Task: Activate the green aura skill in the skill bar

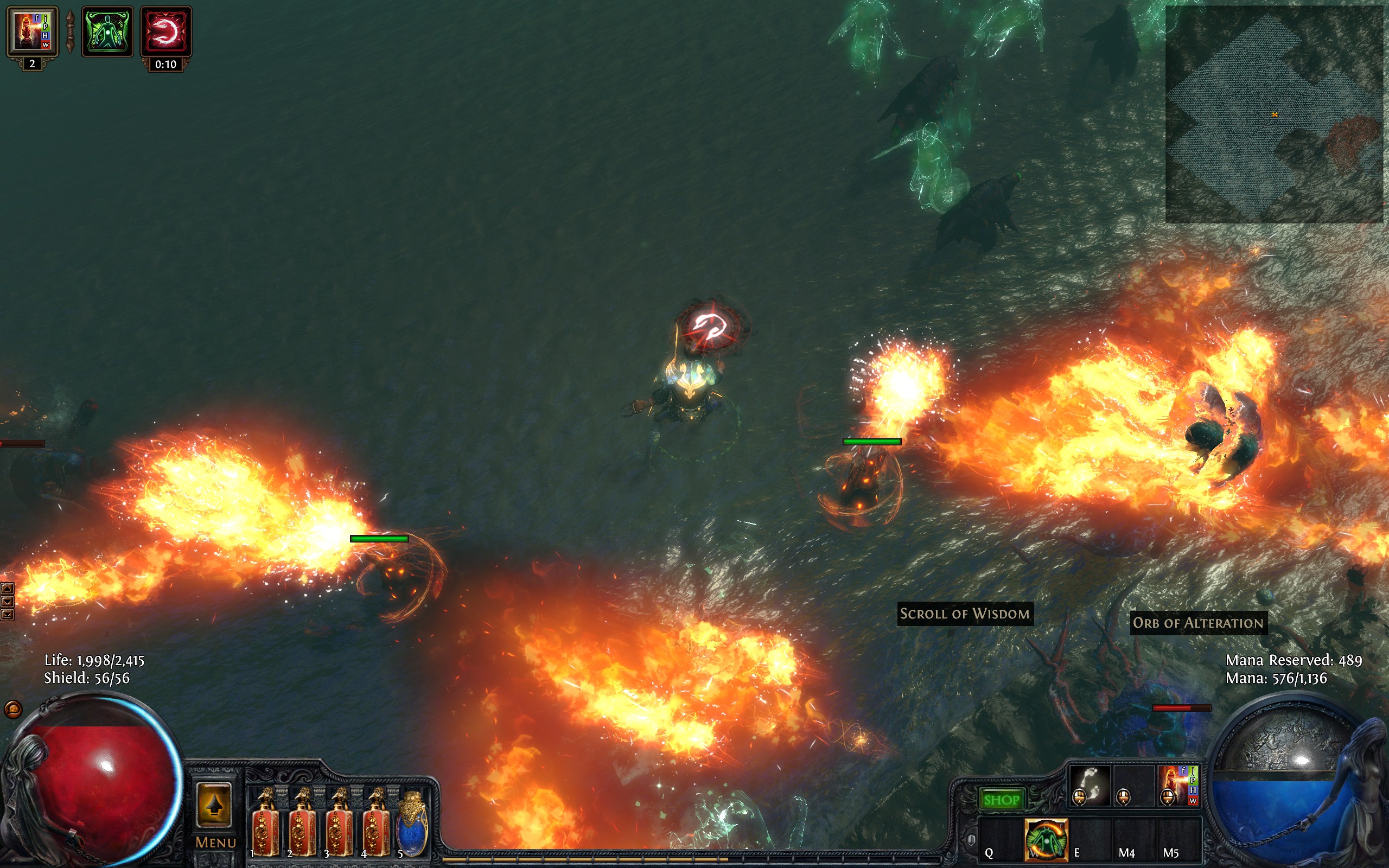Action: click(1046, 839)
